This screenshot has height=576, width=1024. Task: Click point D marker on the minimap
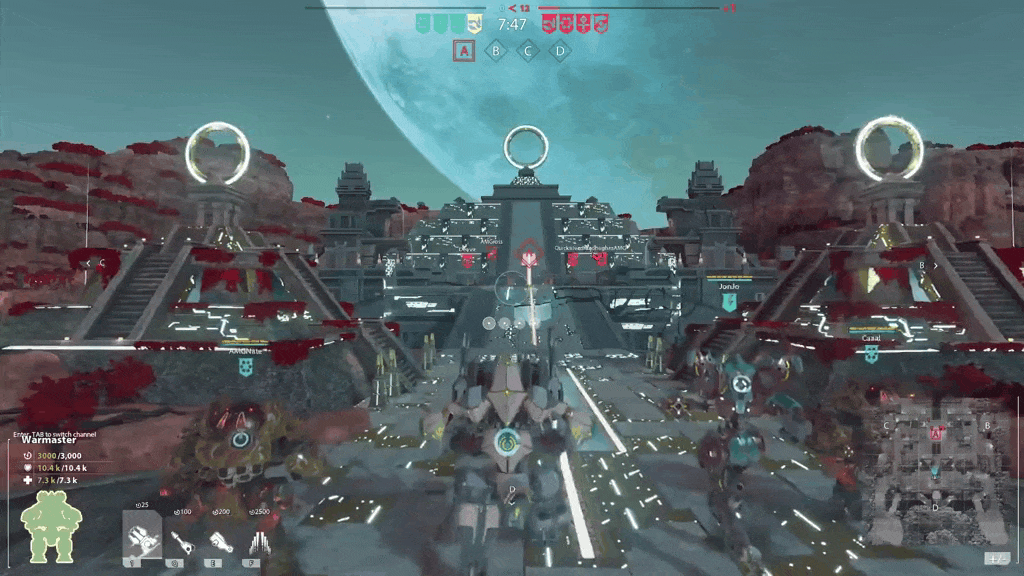936,507
